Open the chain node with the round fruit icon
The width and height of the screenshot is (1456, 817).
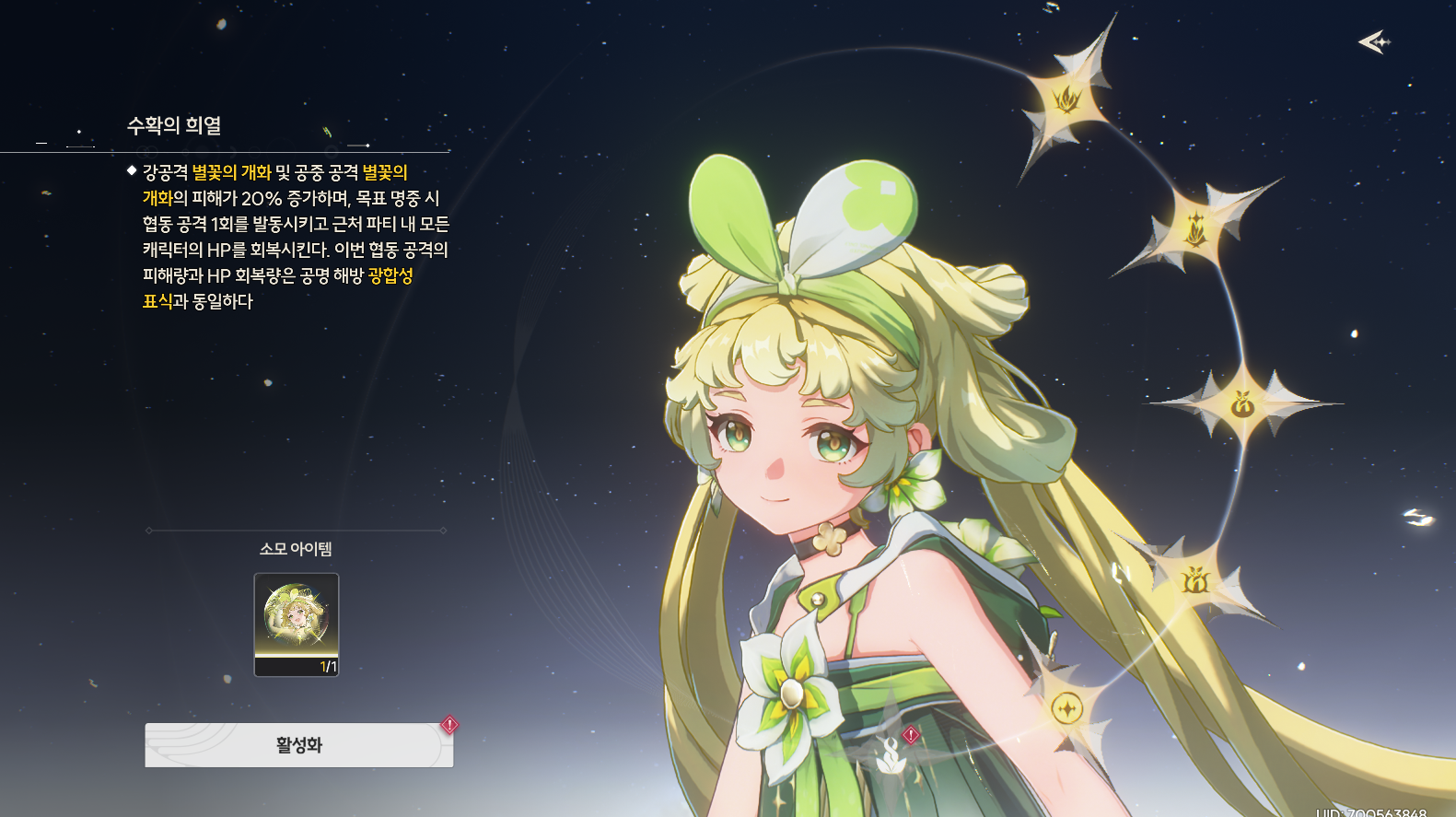click(1242, 403)
